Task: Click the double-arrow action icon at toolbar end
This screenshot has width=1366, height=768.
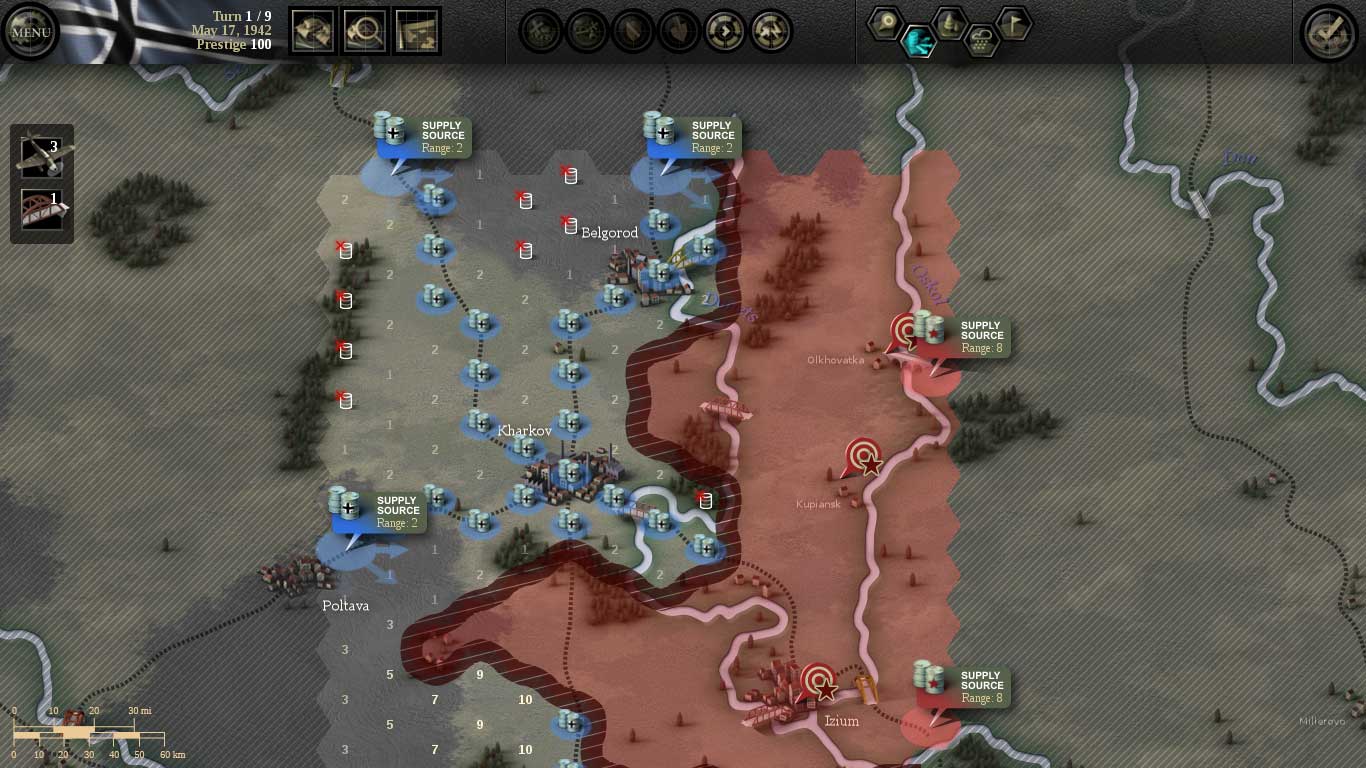Action: [x=770, y=31]
